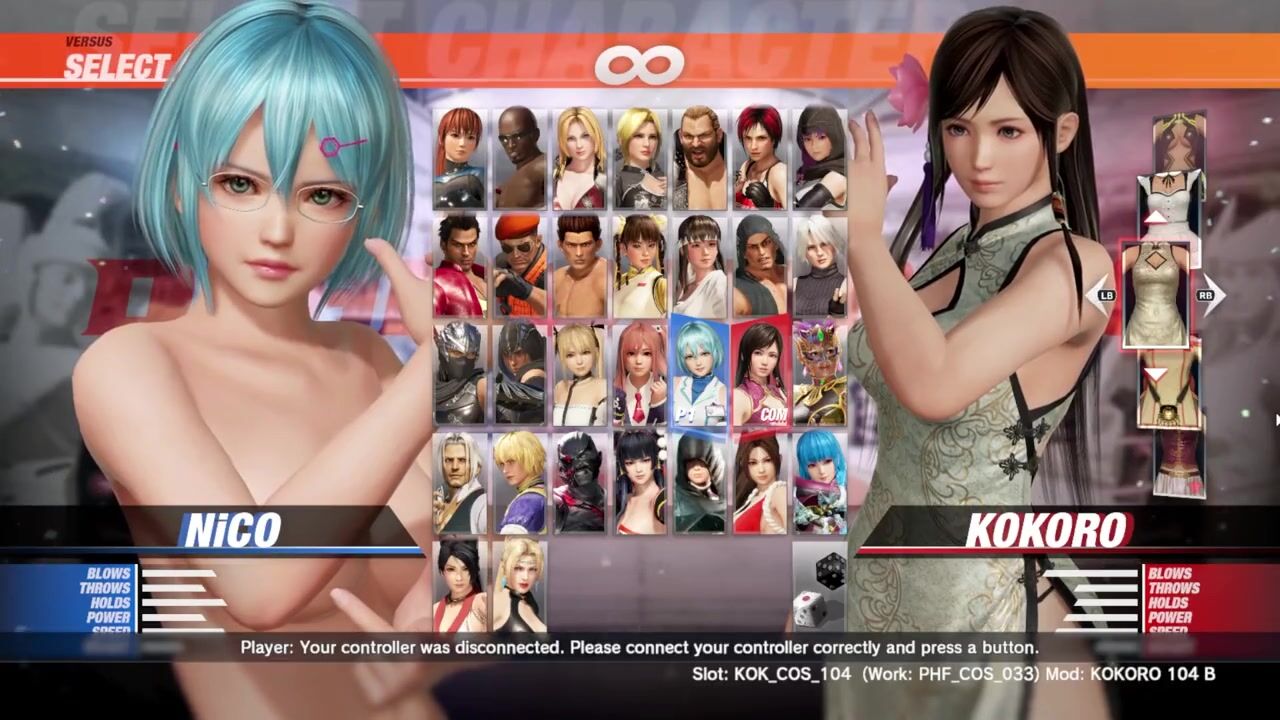Choose Kokoro's COM-marked tile
Image resolution: width=1280 pixels, height=720 pixels.
760,373
